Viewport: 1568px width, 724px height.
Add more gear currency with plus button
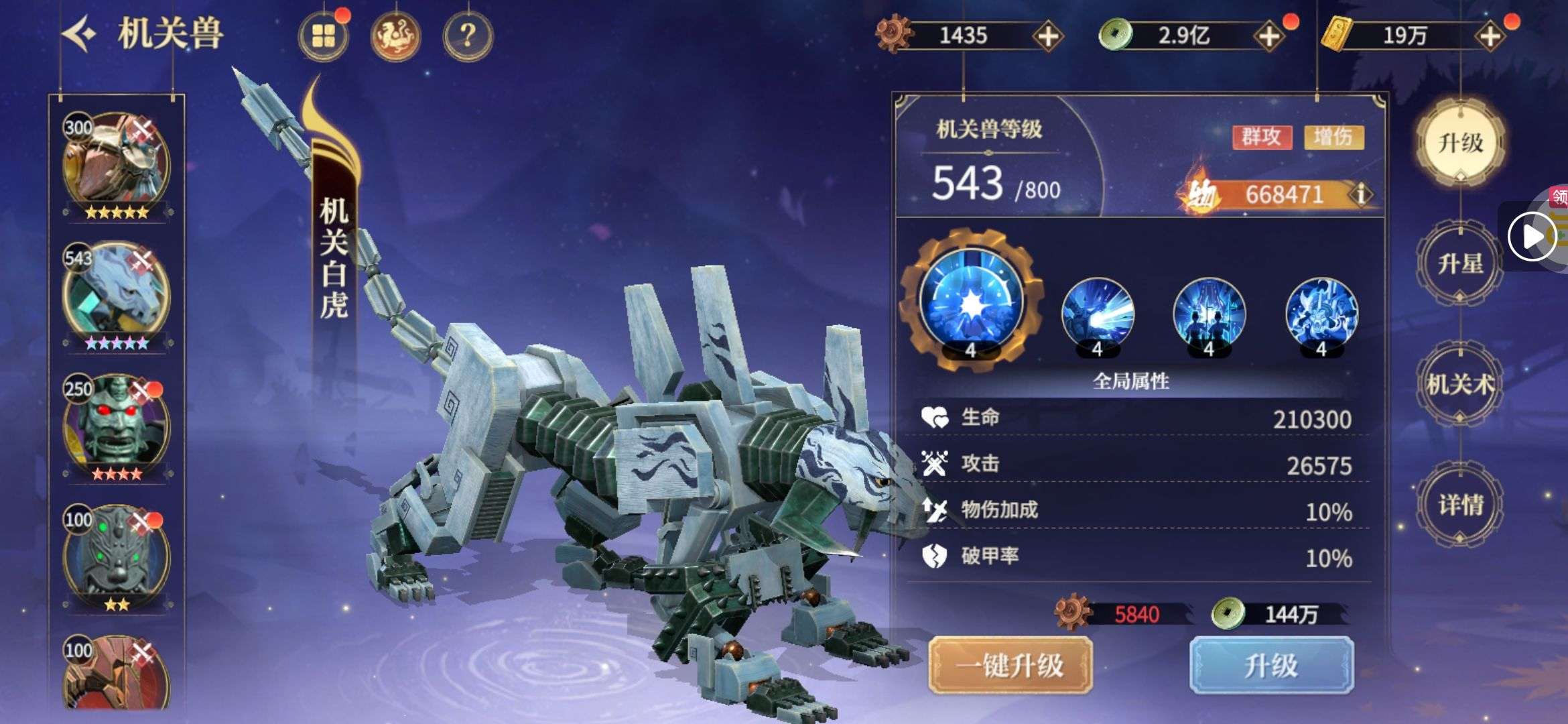click(x=1047, y=36)
